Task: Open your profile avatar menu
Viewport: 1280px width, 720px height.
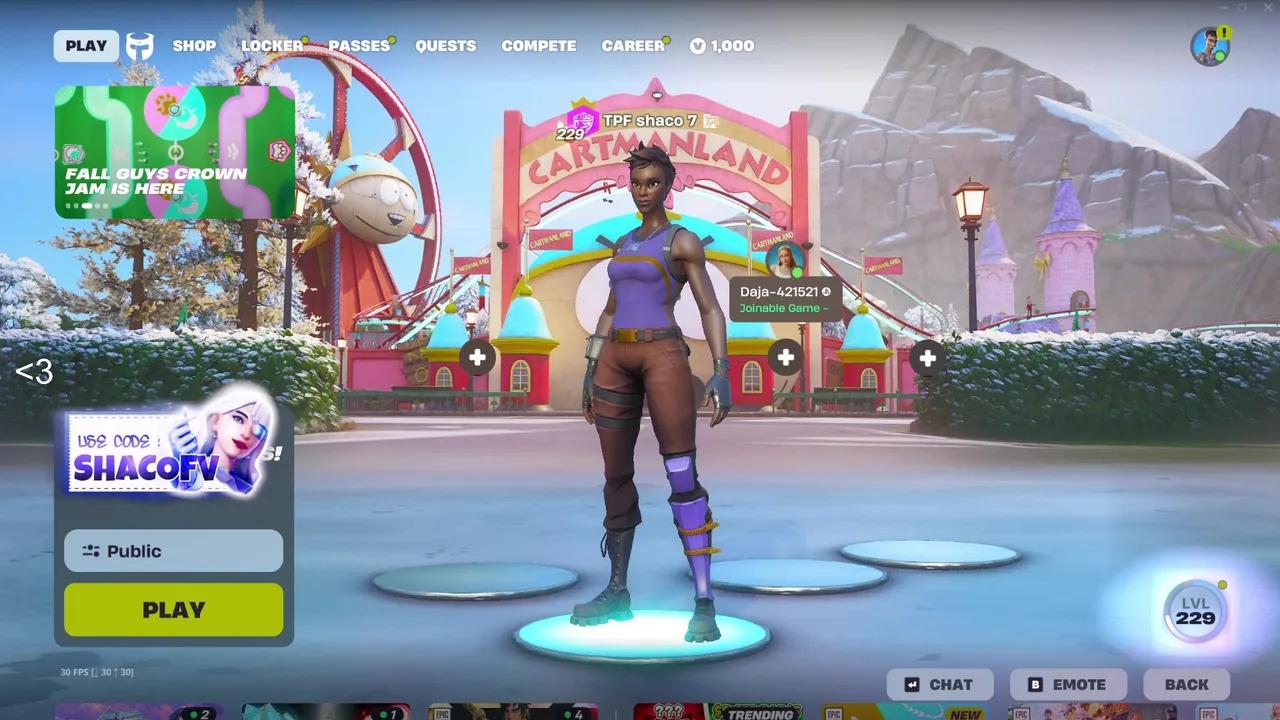Action: pyautogui.click(x=1209, y=45)
